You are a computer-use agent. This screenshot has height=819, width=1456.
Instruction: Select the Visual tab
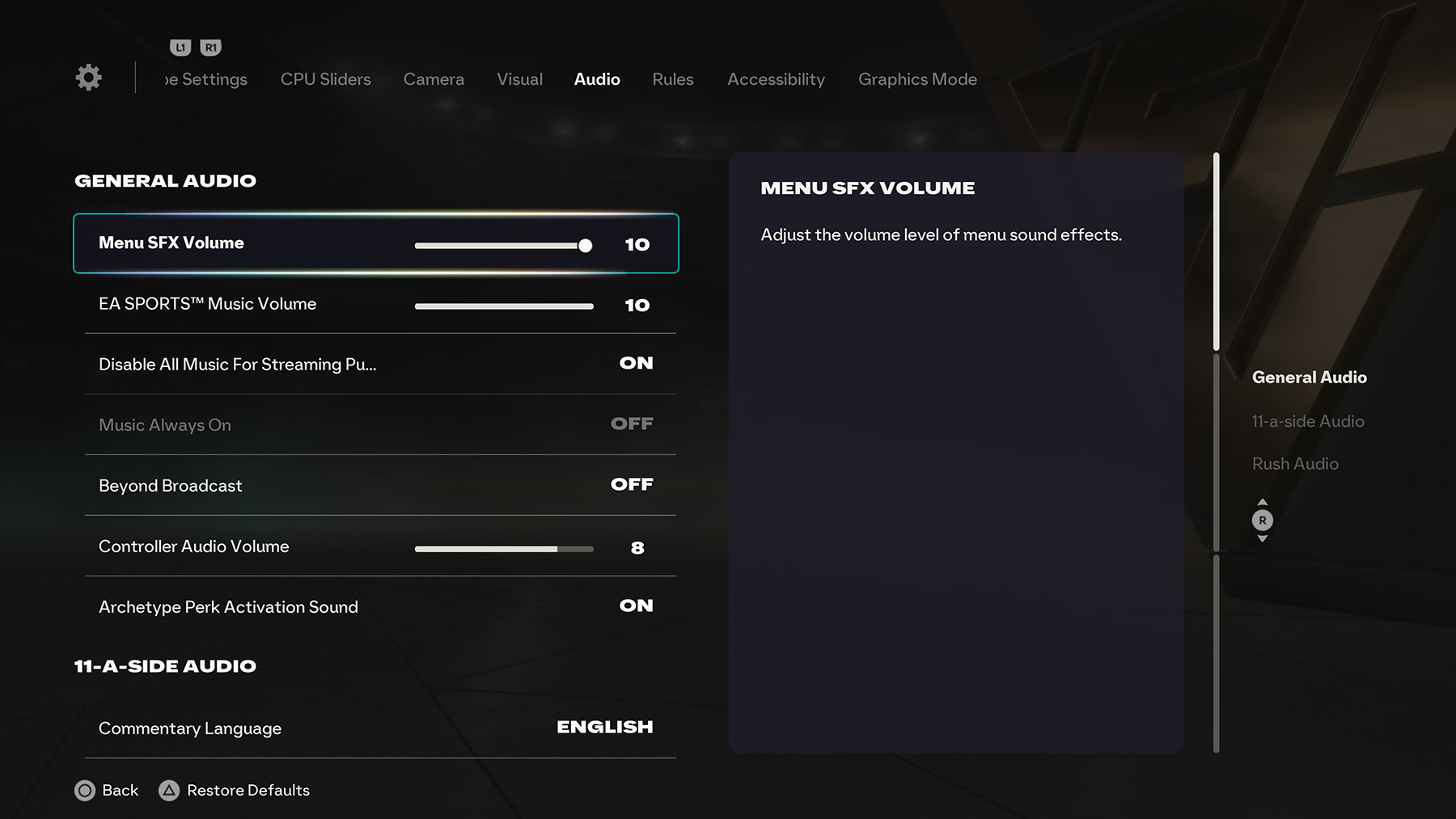(519, 79)
